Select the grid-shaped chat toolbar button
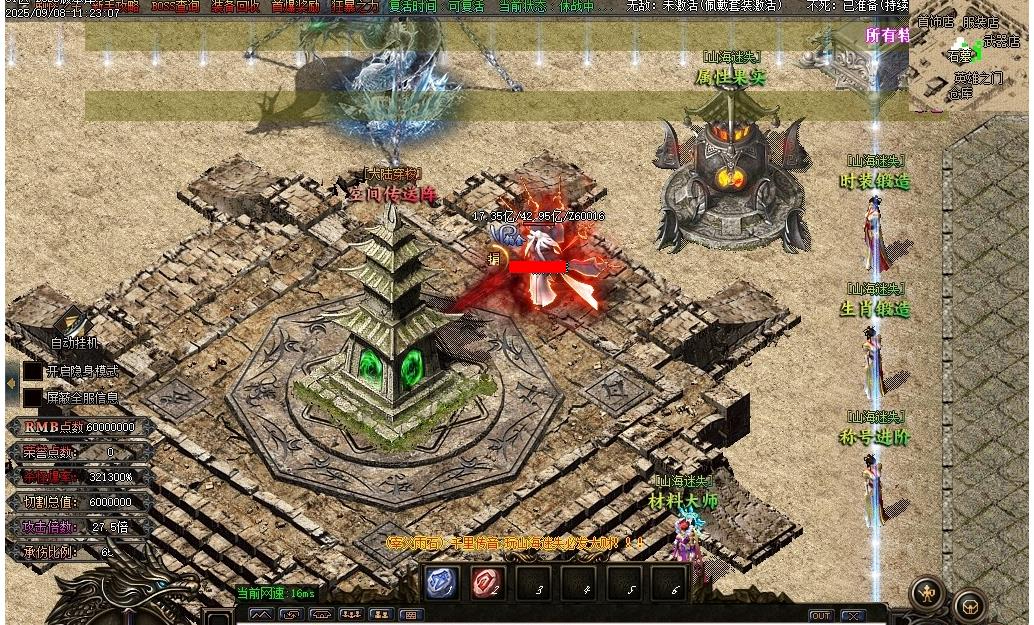1034x625 pixels. (x=410, y=615)
